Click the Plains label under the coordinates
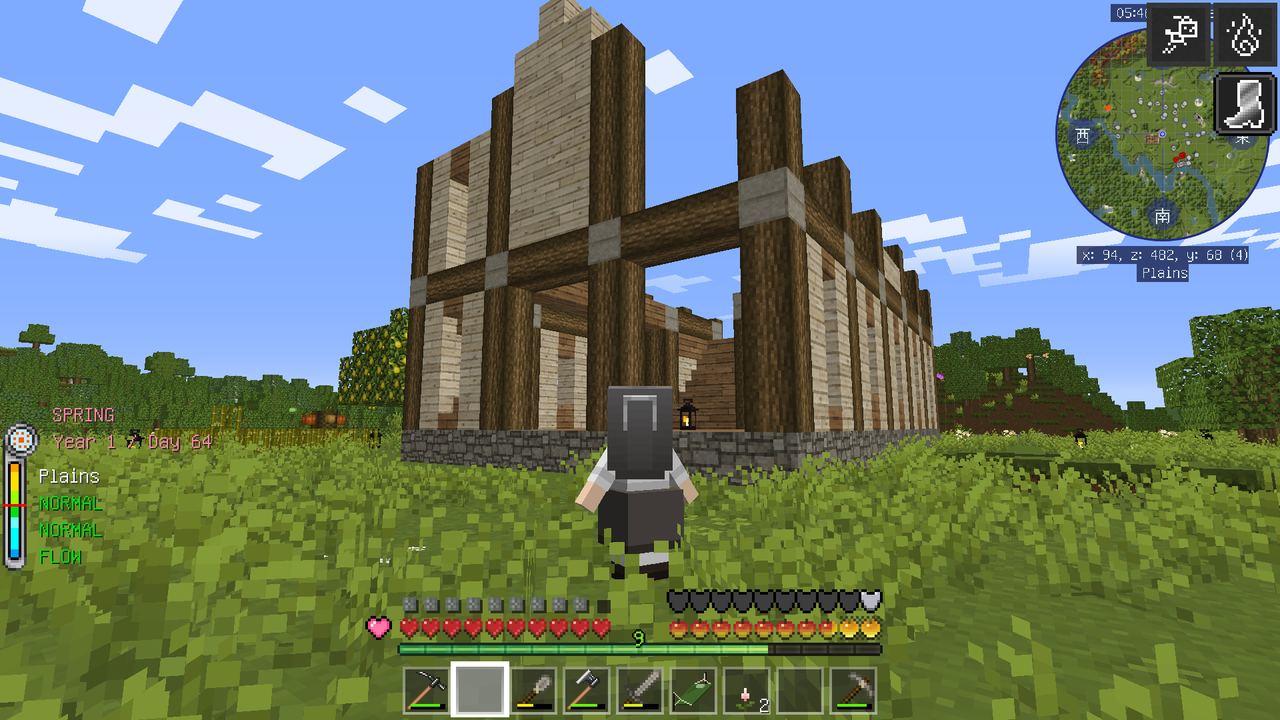 1163,273
